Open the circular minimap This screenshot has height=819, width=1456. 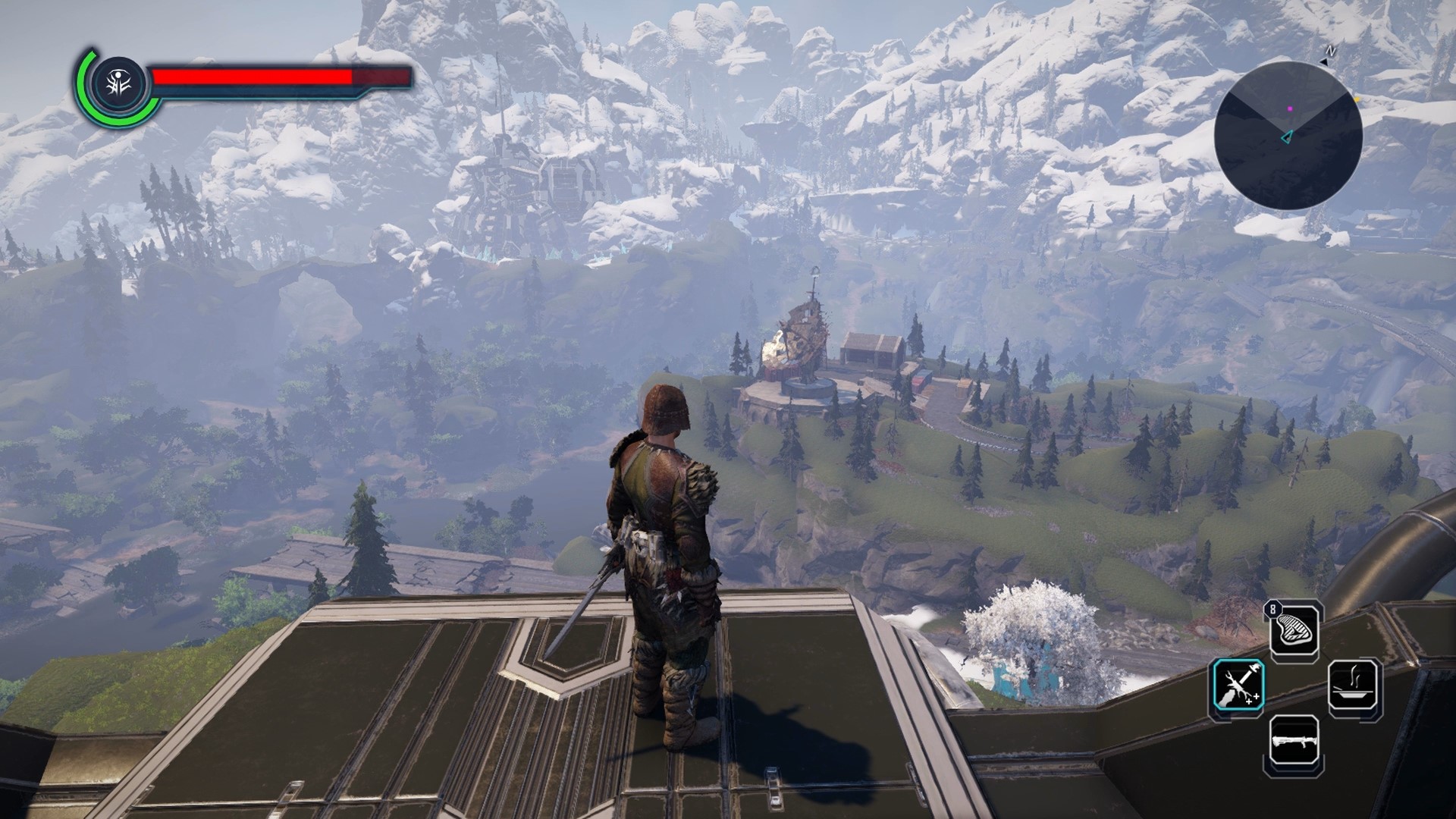pos(1288,136)
